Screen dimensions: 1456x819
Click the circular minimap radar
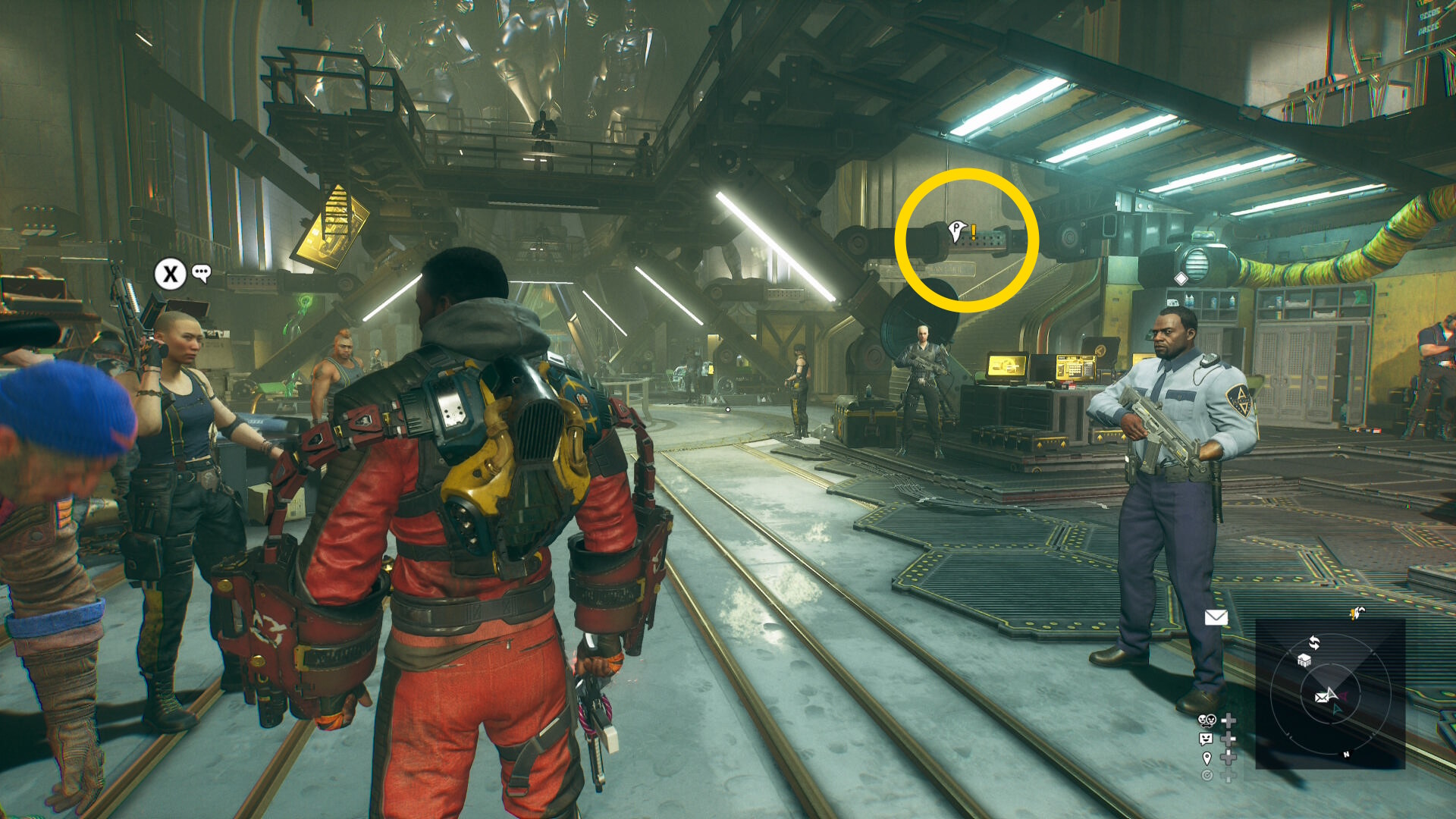tap(1330, 694)
